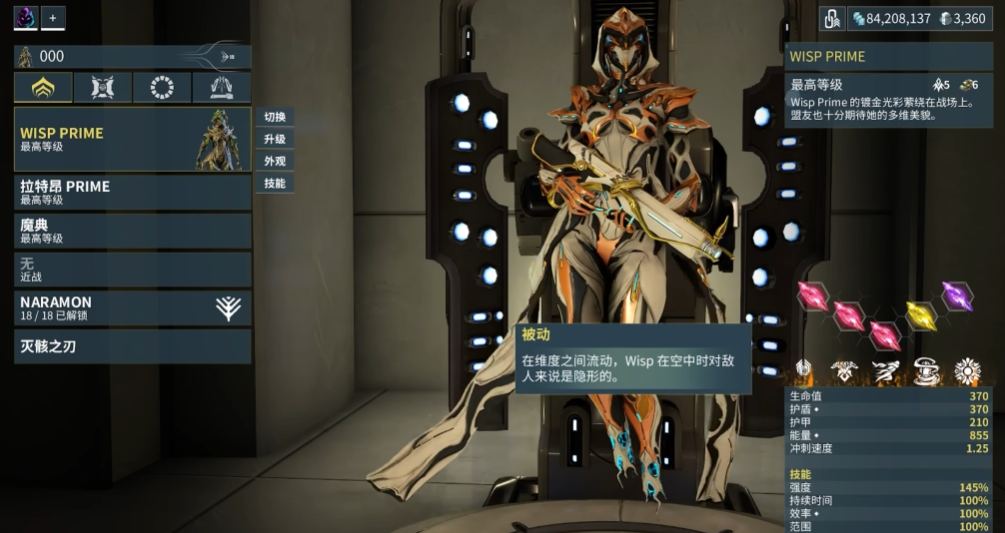1005x533 pixels.
Task: Select the purple archon shard slot
Action: (957, 296)
